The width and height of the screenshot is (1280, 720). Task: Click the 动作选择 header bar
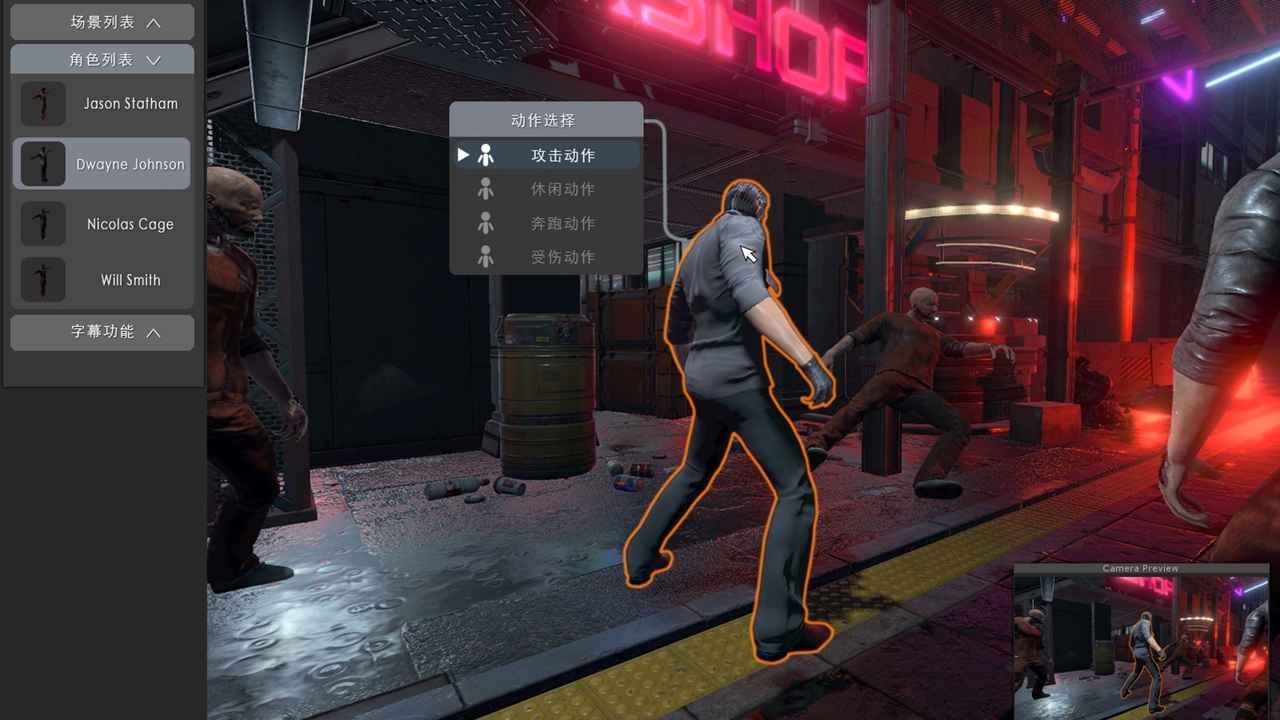click(547, 120)
